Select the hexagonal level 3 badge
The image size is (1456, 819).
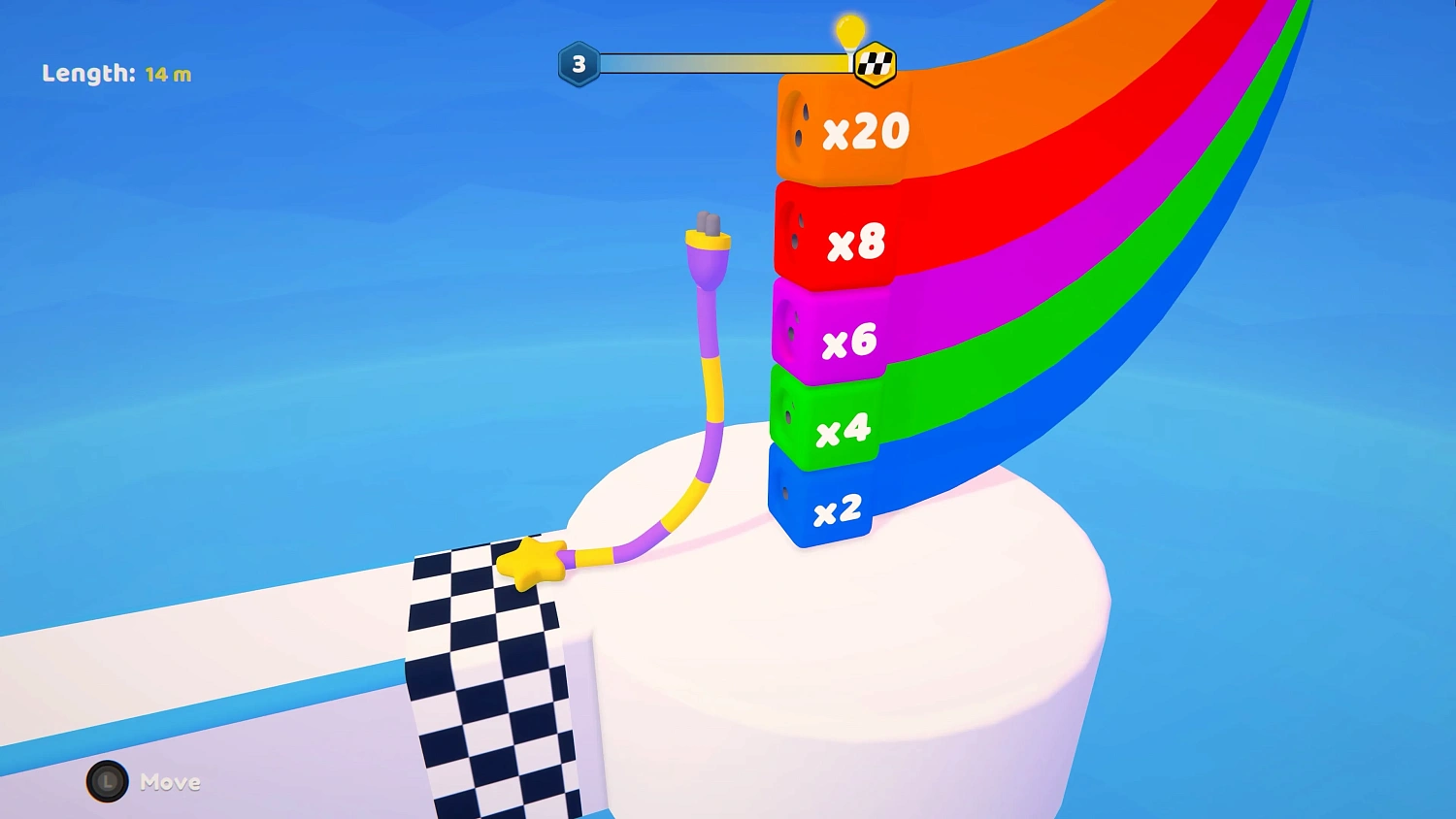click(579, 64)
